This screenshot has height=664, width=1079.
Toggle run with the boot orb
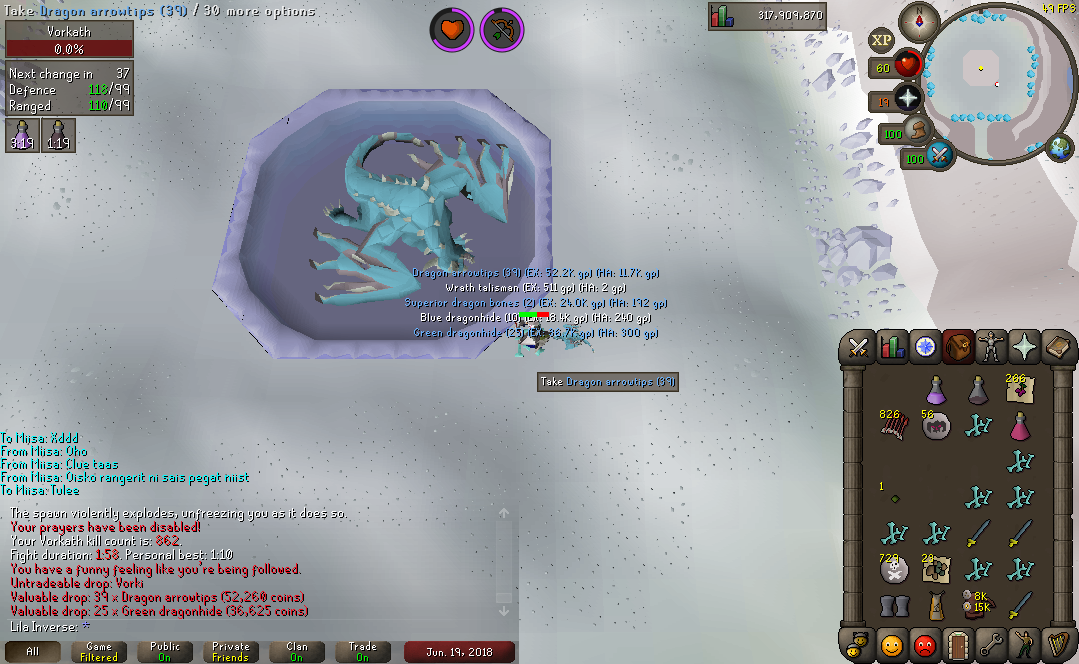click(x=918, y=131)
